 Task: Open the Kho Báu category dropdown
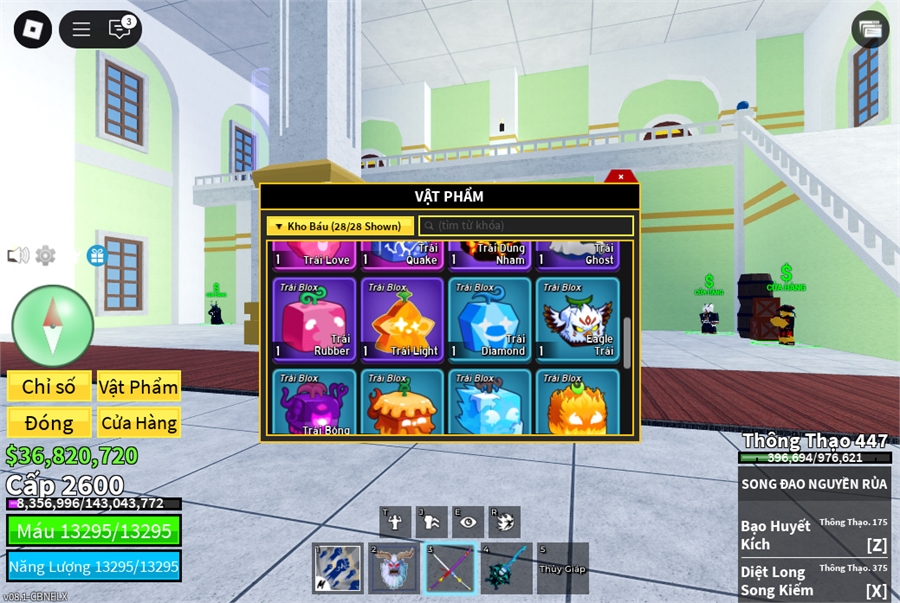(339, 226)
